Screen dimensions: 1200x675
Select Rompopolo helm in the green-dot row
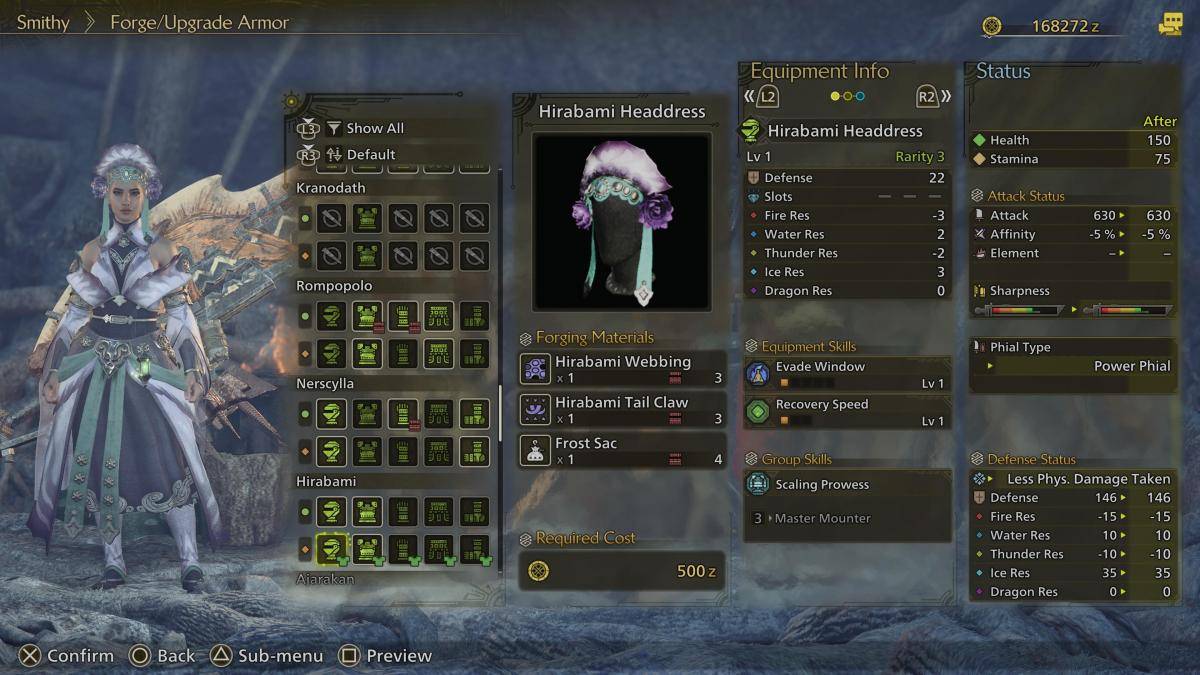[332, 316]
